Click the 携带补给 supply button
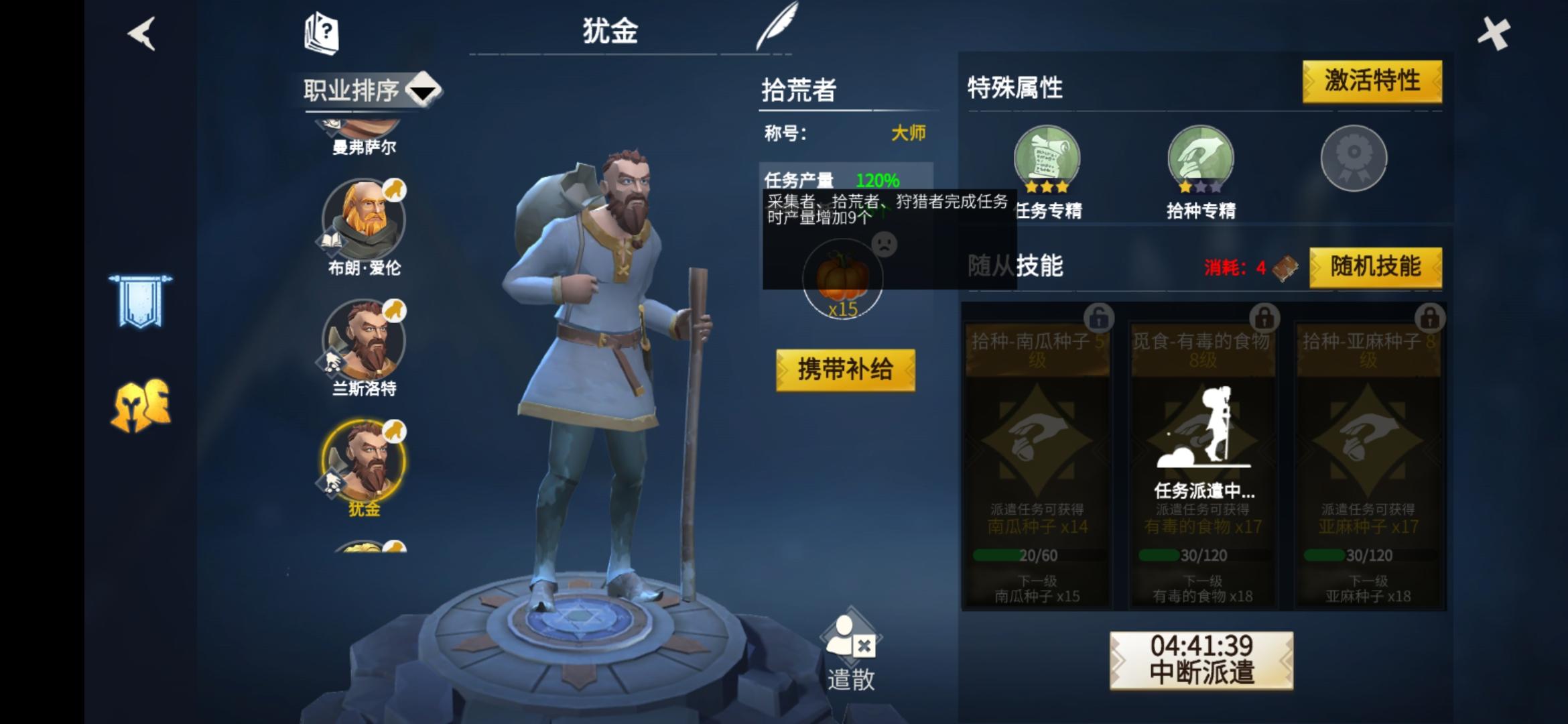The width and height of the screenshot is (1568, 724). click(846, 370)
